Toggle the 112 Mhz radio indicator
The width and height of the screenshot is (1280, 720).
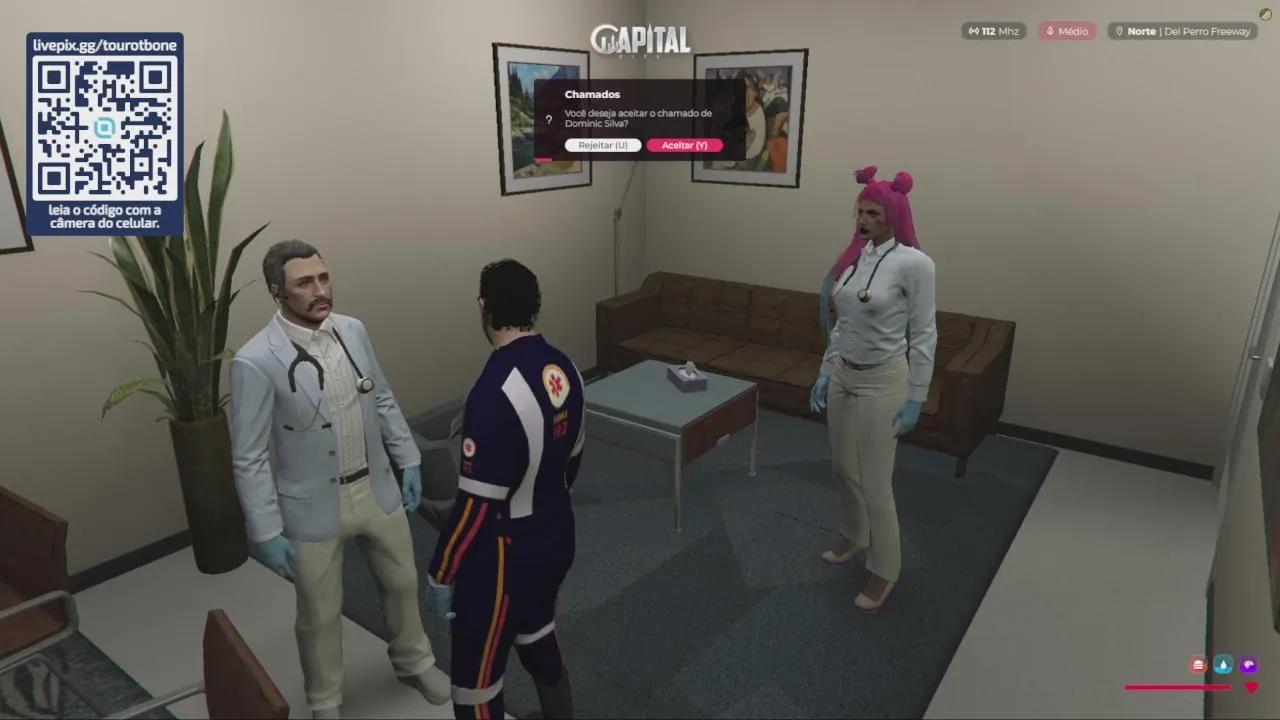[993, 31]
